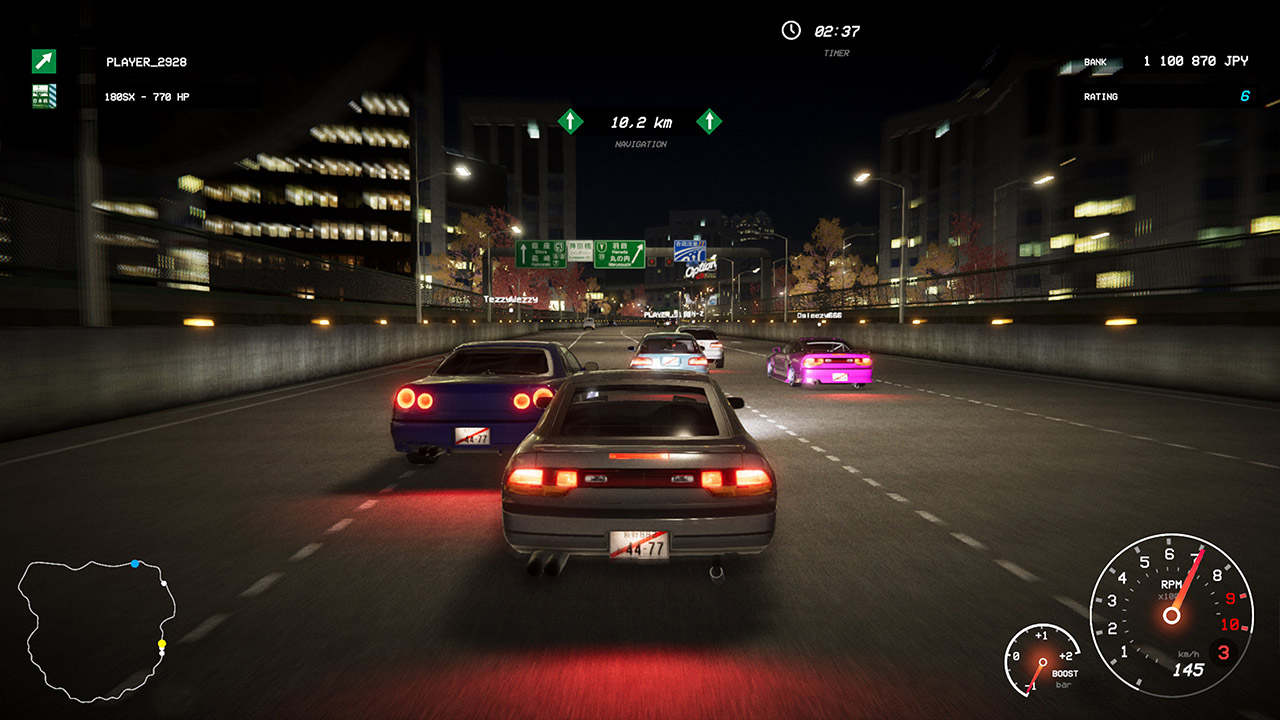The width and height of the screenshot is (1280, 720).
Task: Open the RATING panel
Action: click(1100, 97)
